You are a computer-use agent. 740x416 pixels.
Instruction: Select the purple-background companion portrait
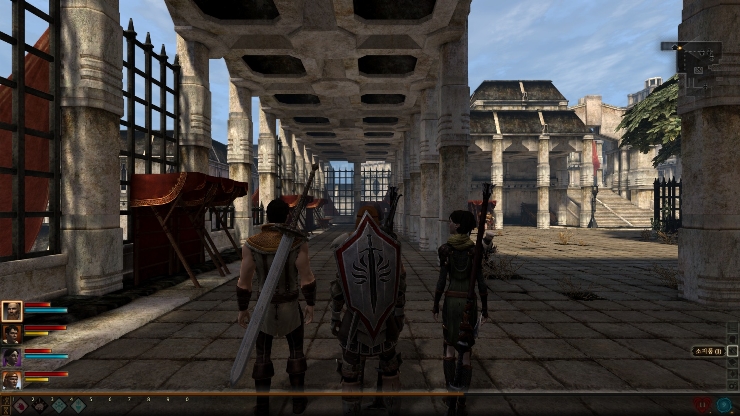click(x=12, y=357)
